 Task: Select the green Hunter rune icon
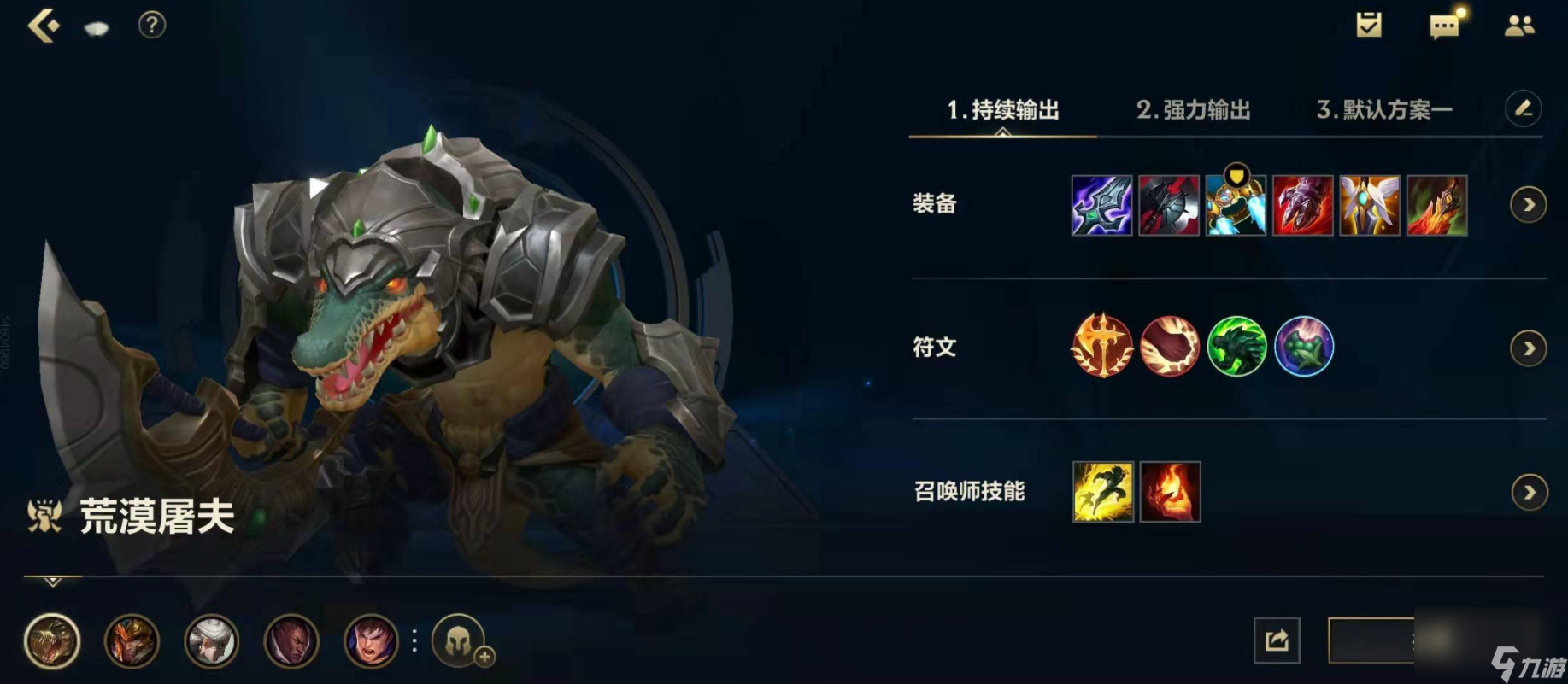pos(1236,348)
